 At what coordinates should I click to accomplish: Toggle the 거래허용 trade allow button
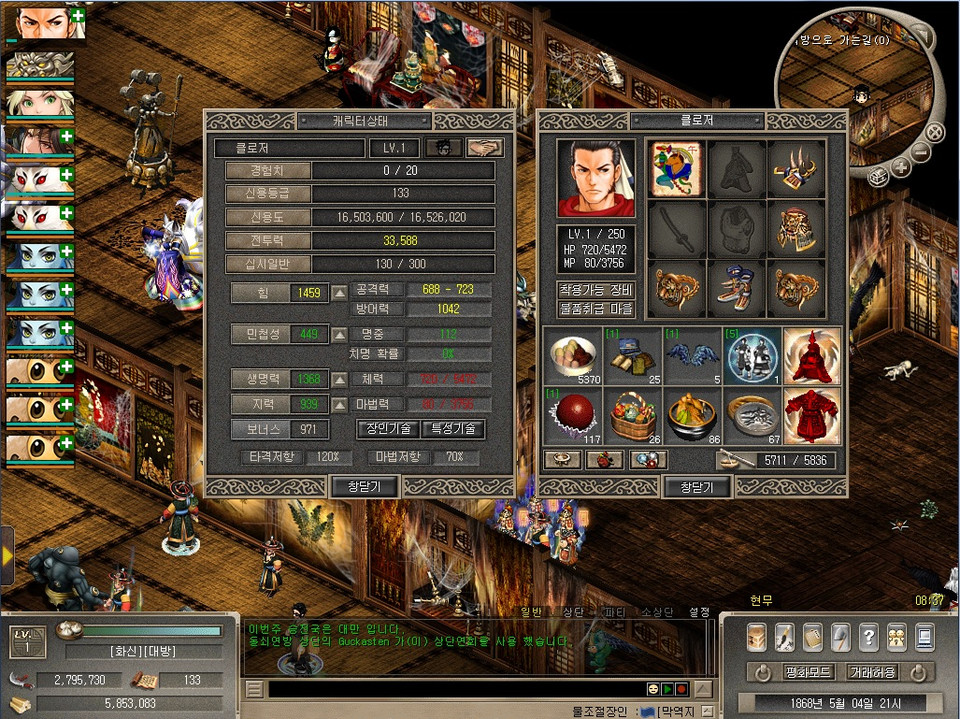pyautogui.click(x=872, y=672)
